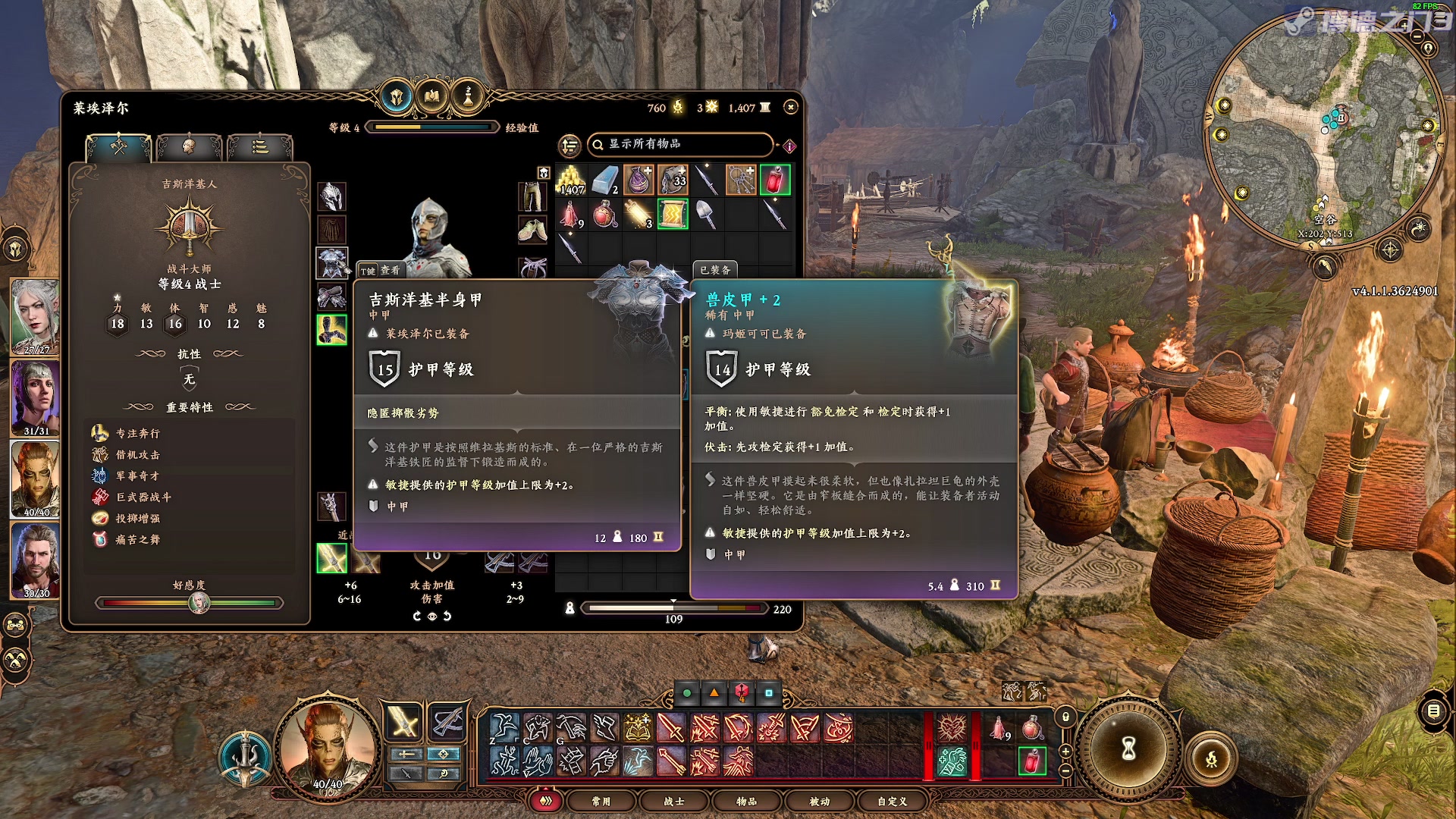Screen dimensions: 1456x819
Task: Select the red potion slot highlighted green
Action: coord(774,180)
